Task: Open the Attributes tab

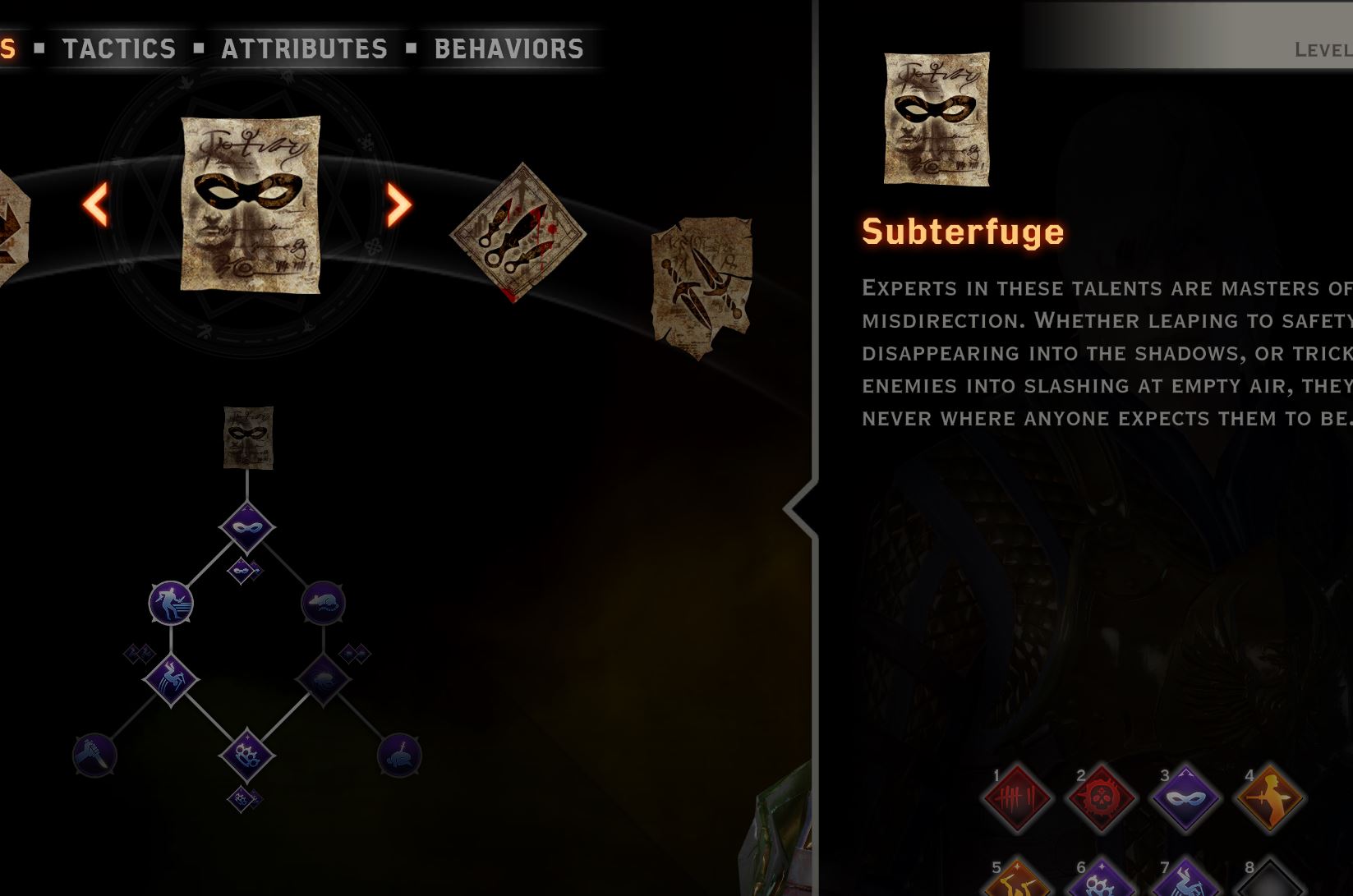Action: click(x=304, y=49)
